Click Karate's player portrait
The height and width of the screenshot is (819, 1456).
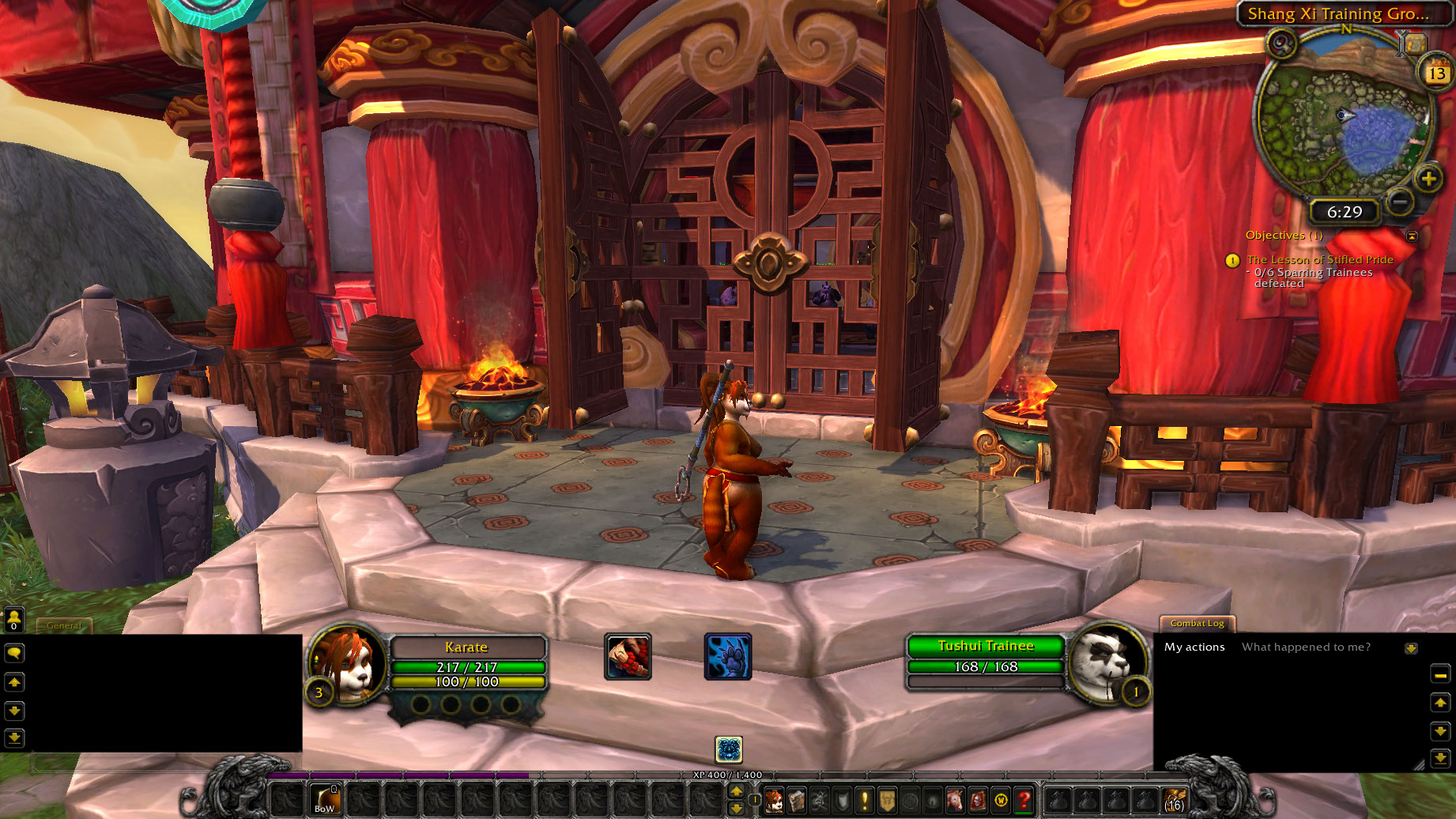pos(347,662)
